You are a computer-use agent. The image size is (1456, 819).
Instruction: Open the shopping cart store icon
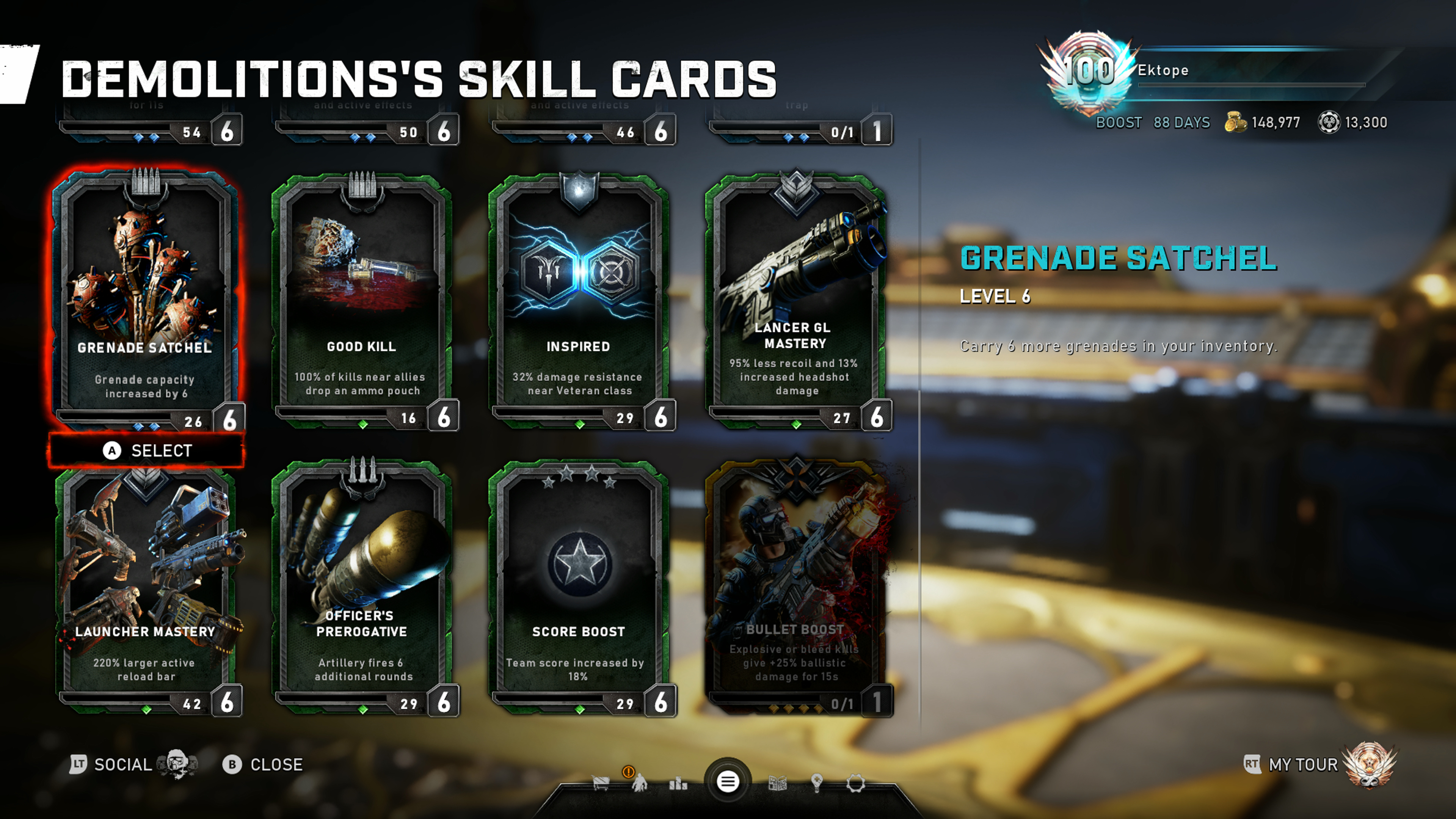600,783
